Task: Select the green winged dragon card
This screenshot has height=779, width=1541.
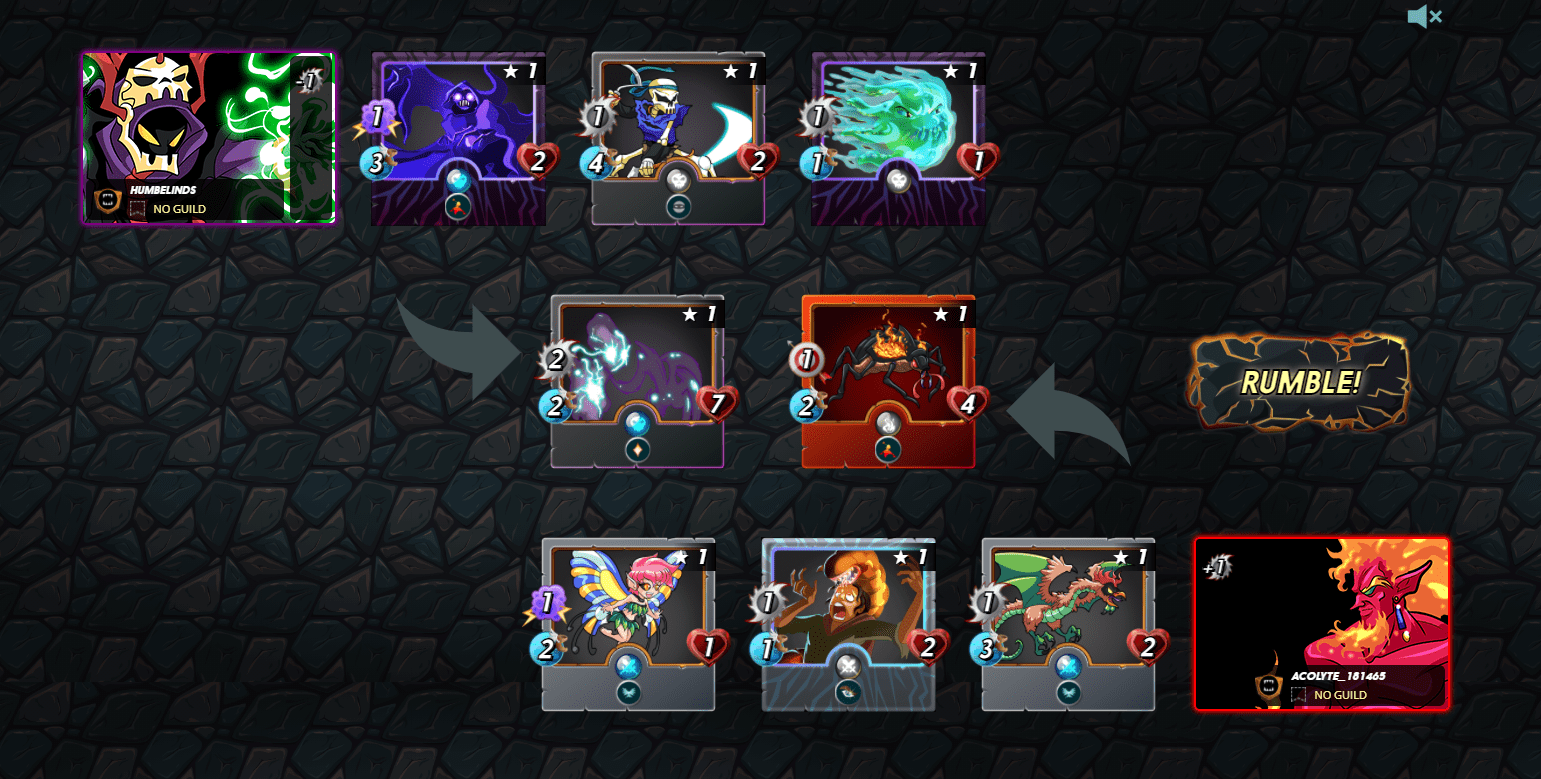Action: click(x=1068, y=624)
